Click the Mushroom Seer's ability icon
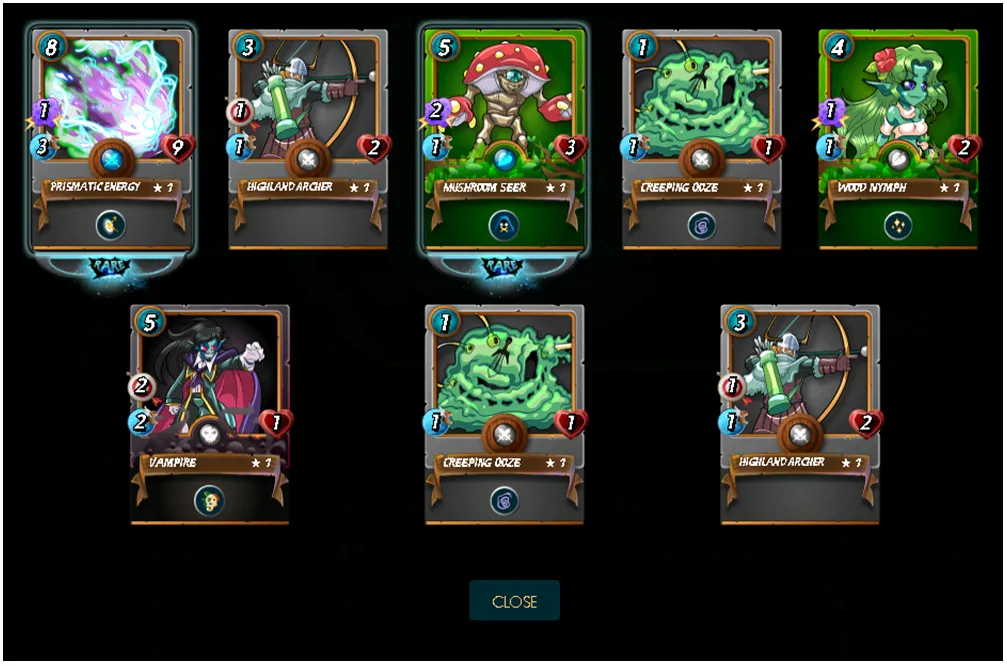 click(x=503, y=225)
